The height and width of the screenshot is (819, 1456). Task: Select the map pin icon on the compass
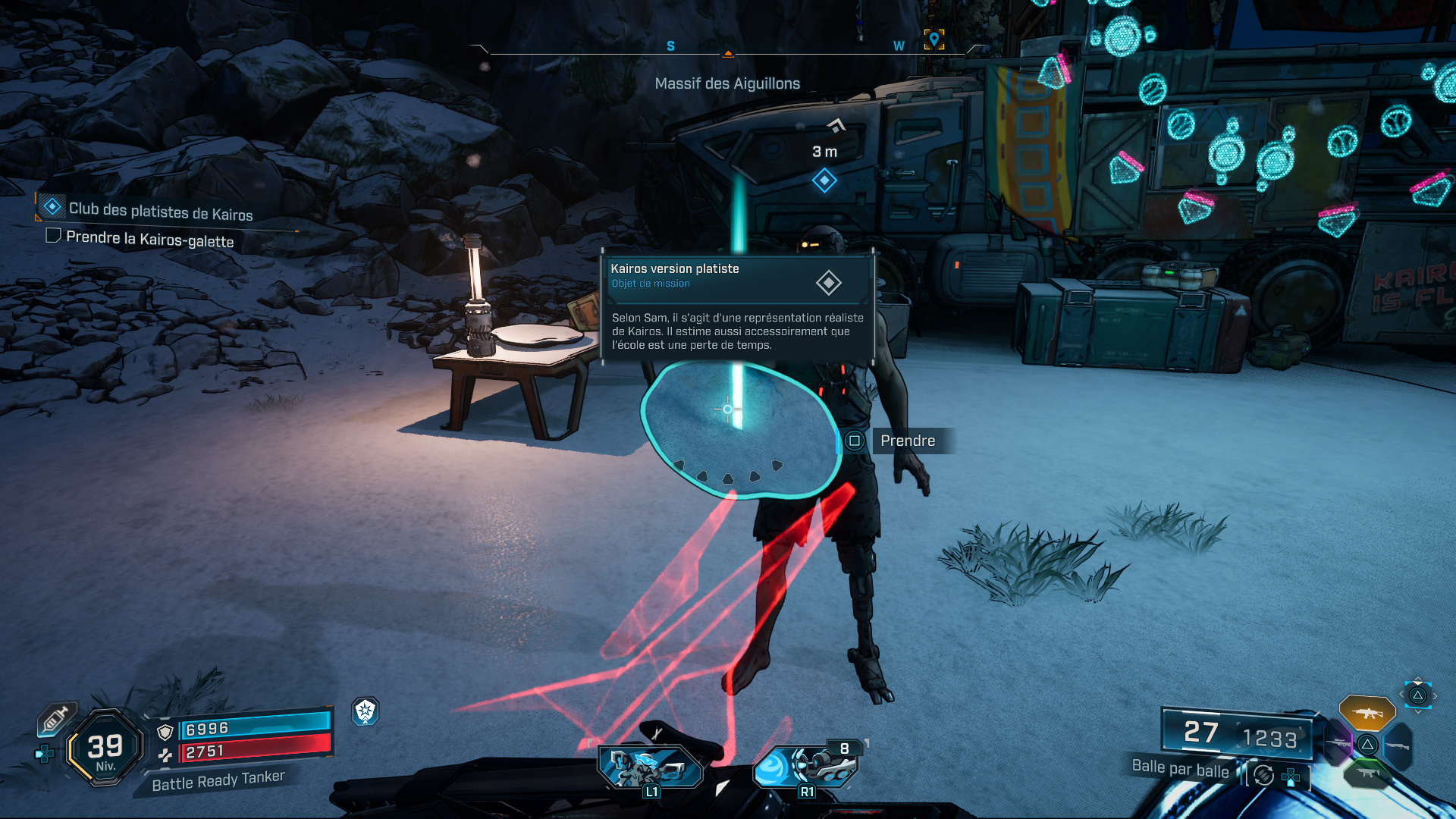click(934, 39)
